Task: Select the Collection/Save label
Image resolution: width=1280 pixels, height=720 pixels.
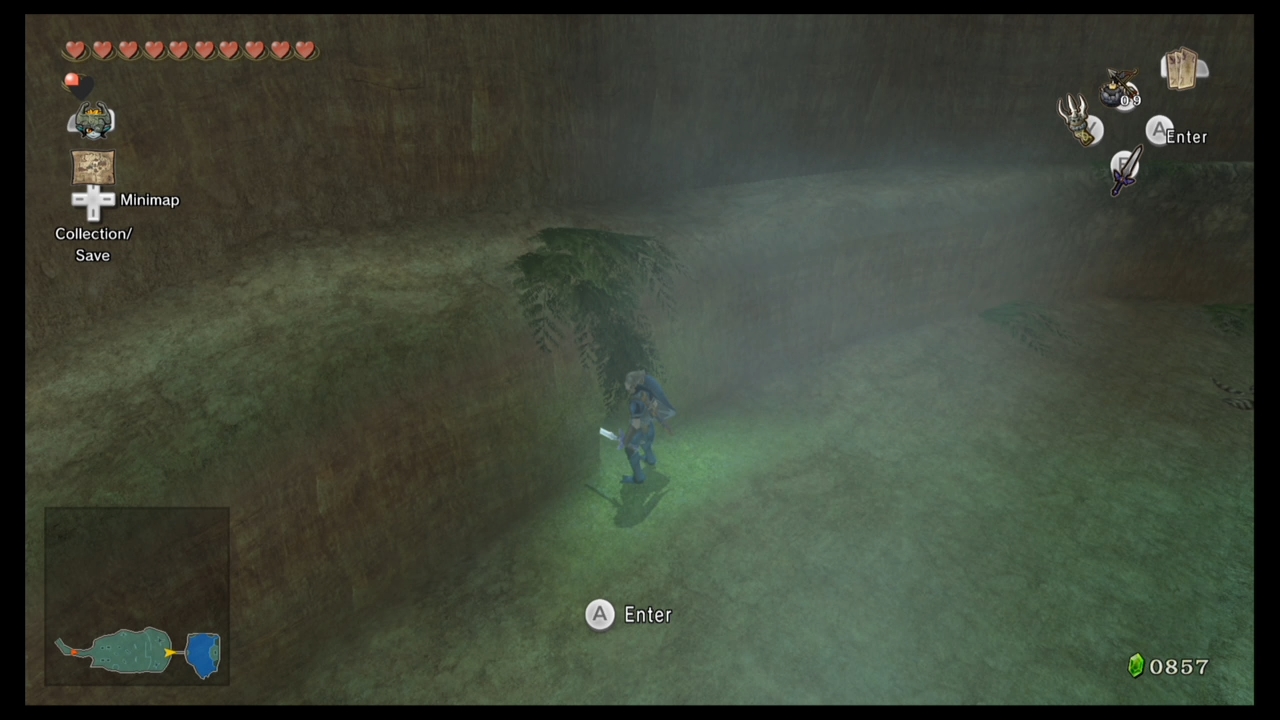Action: [92, 244]
